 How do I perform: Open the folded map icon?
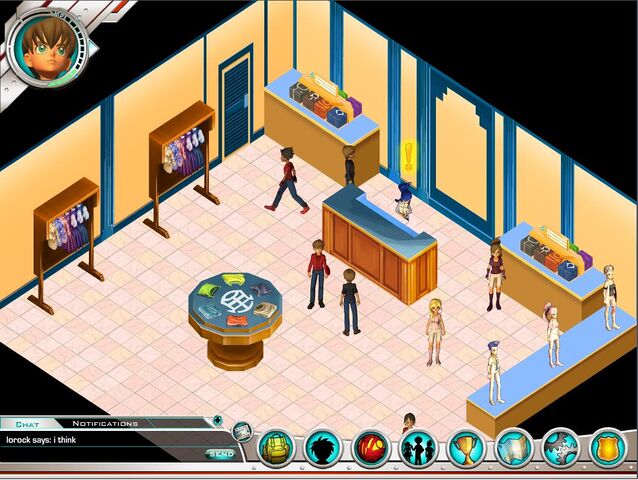[x=514, y=447]
